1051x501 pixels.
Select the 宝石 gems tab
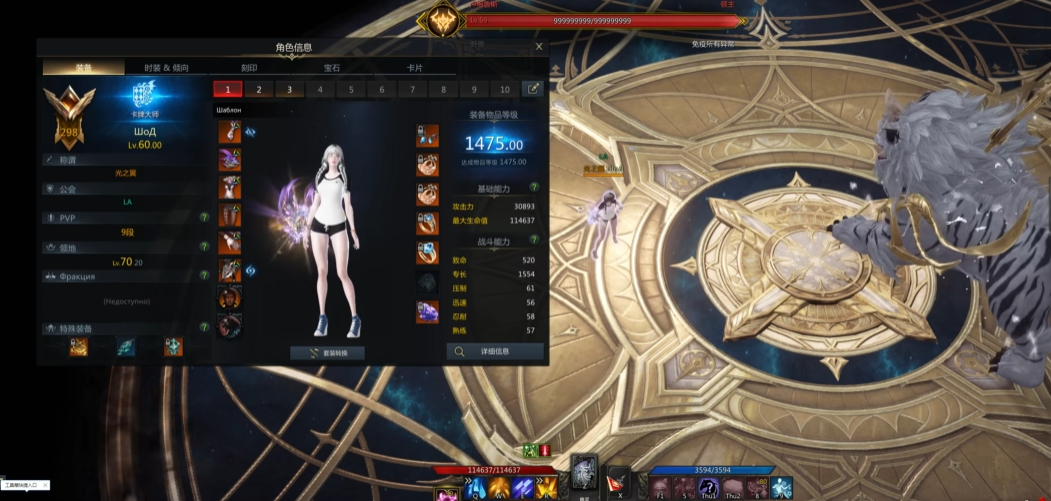(x=332, y=68)
